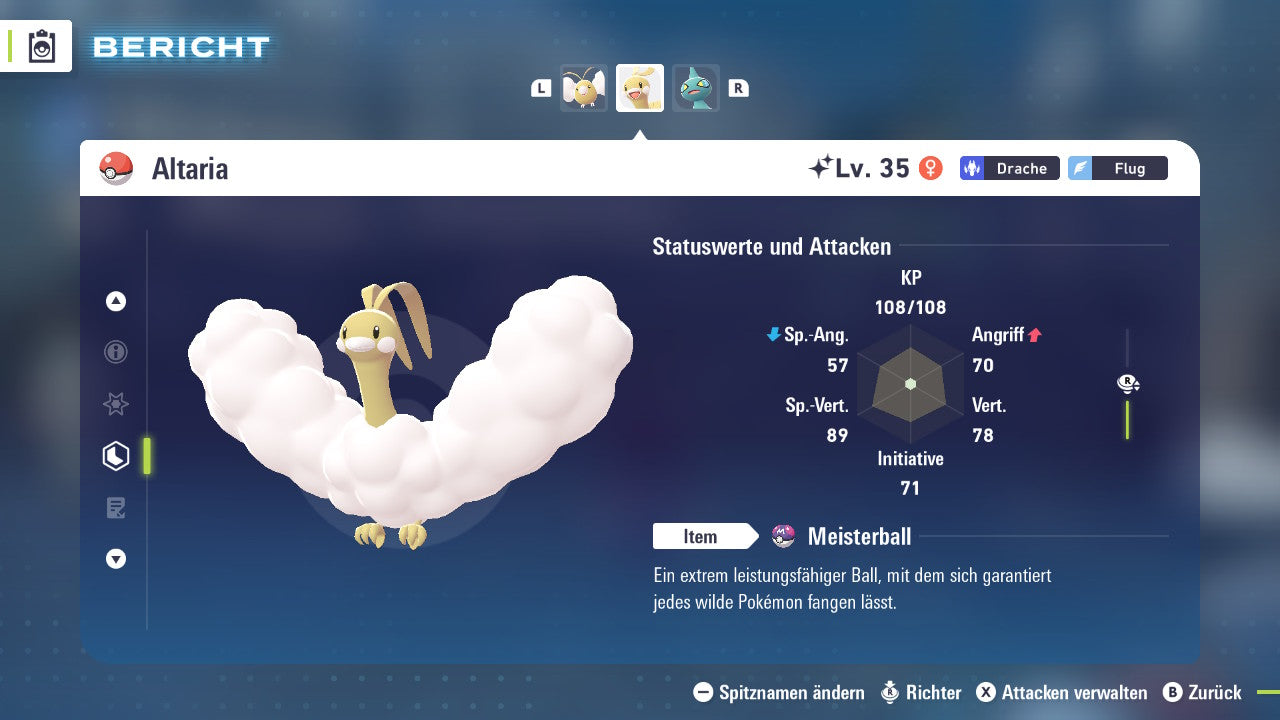
Task: Select the shiny sparkle icon next to Lv. 35
Action: click(820, 167)
